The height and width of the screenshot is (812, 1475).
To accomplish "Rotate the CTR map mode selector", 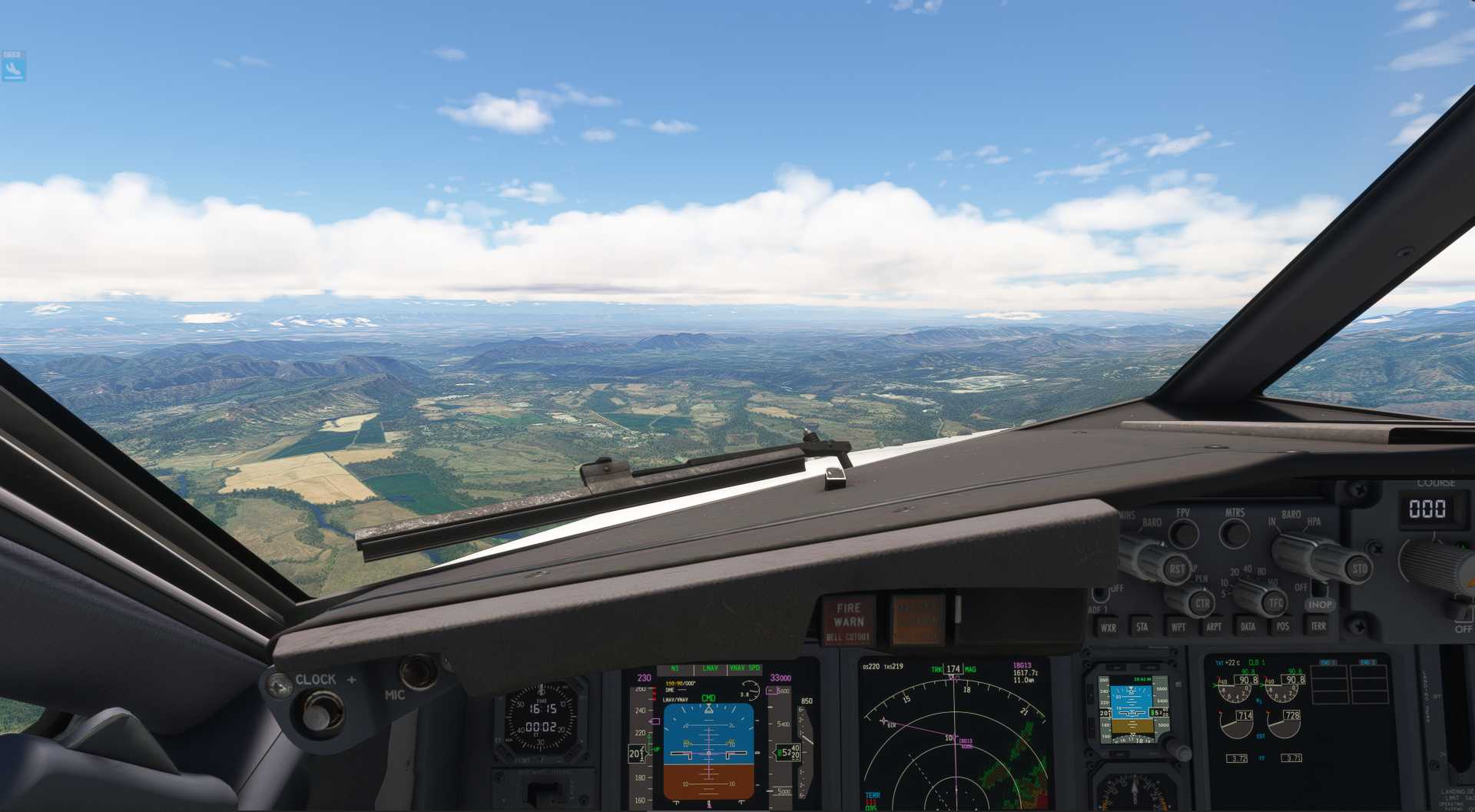I will click(x=1202, y=605).
